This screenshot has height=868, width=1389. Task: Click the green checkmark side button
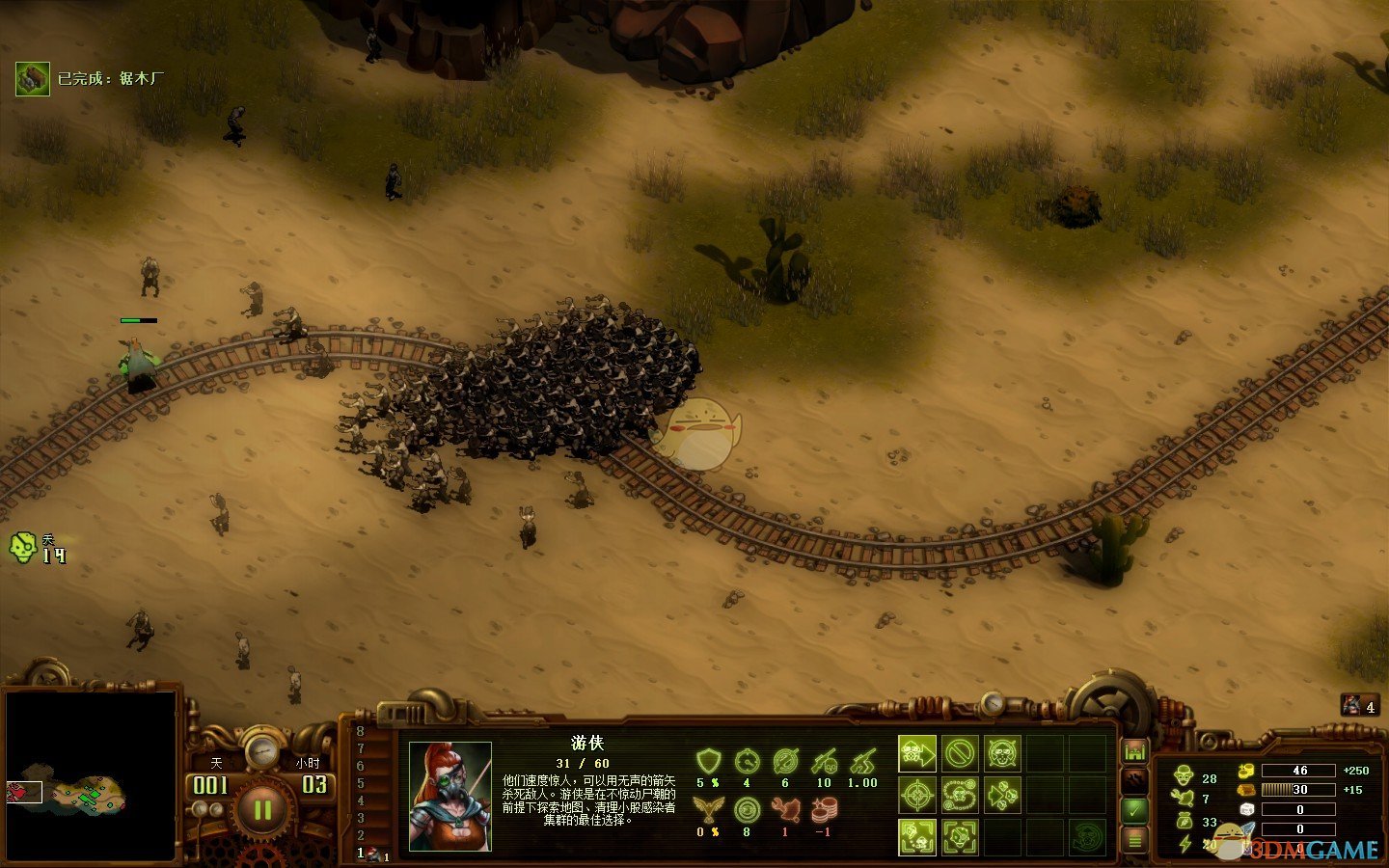[x=1134, y=810]
